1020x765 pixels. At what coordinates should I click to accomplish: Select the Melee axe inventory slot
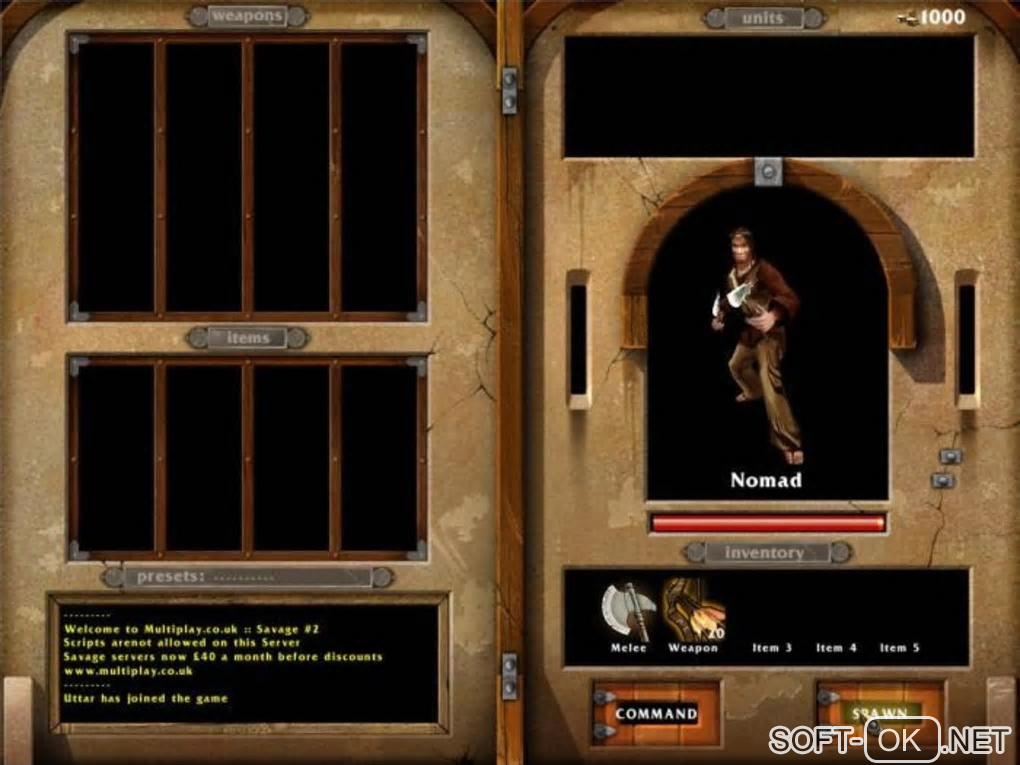coord(629,613)
